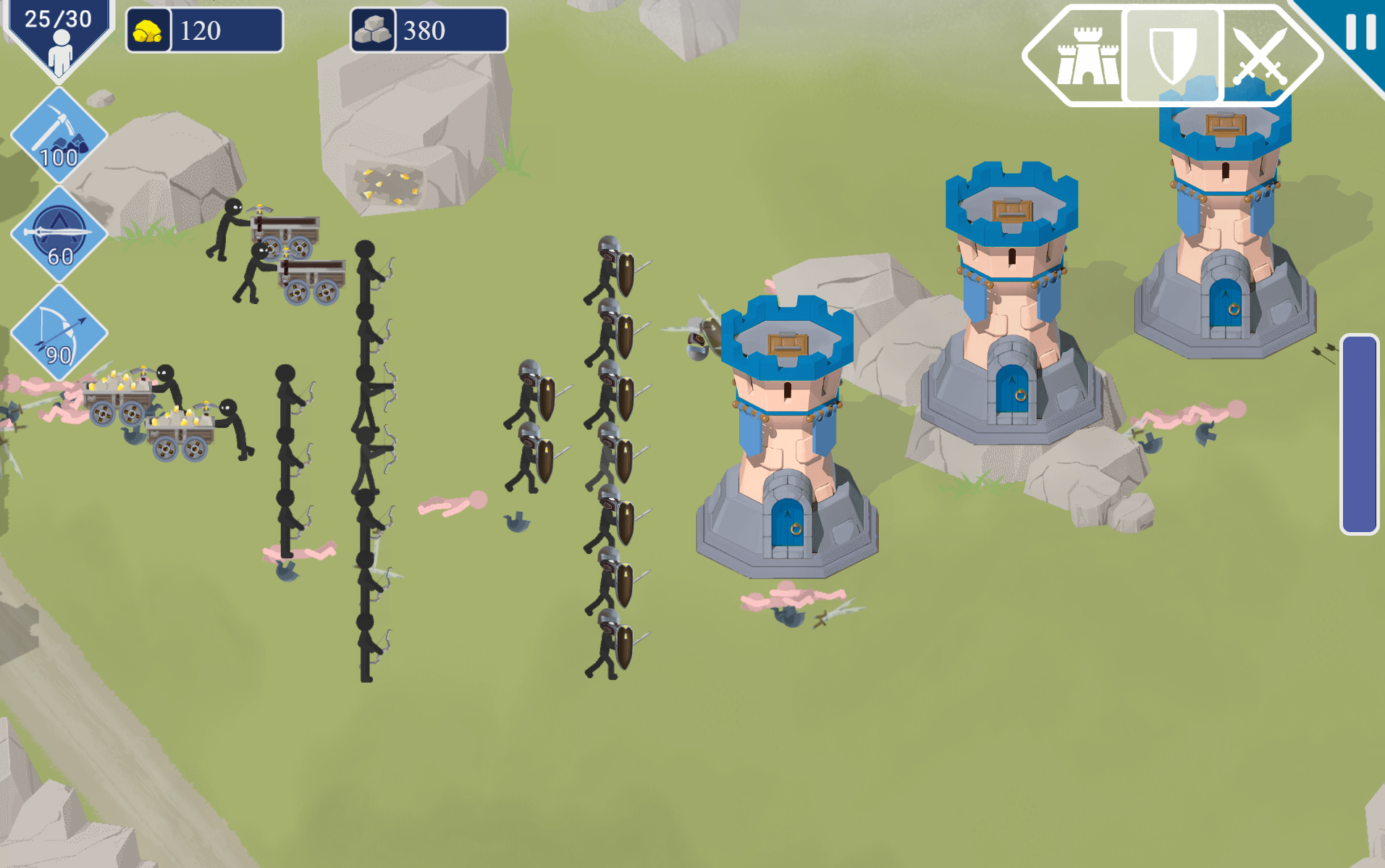This screenshot has height=868, width=1385.
Task: Recruit a swordsman costing 60
Action: pyautogui.click(x=59, y=234)
